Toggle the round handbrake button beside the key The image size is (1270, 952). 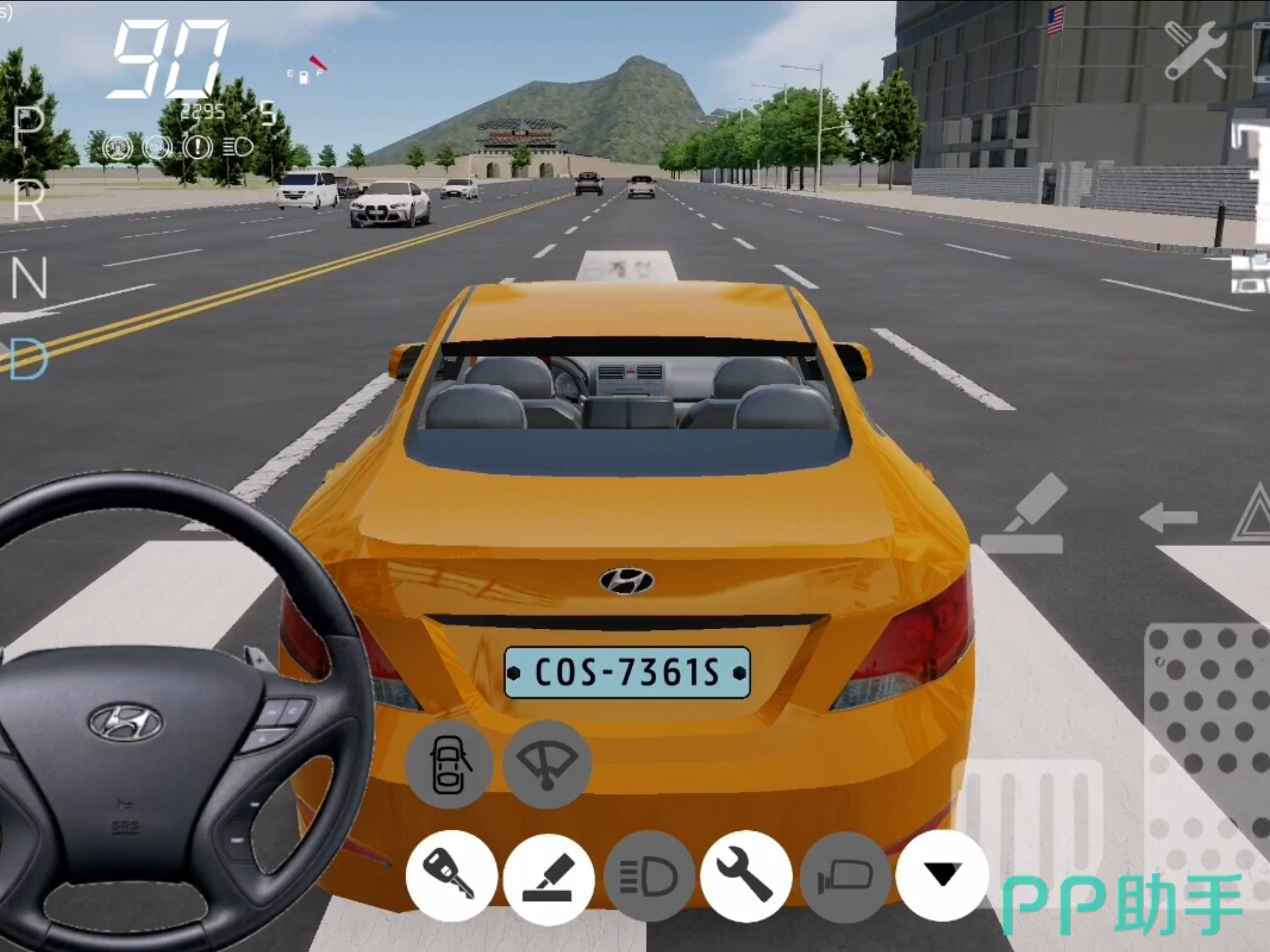tap(548, 876)
